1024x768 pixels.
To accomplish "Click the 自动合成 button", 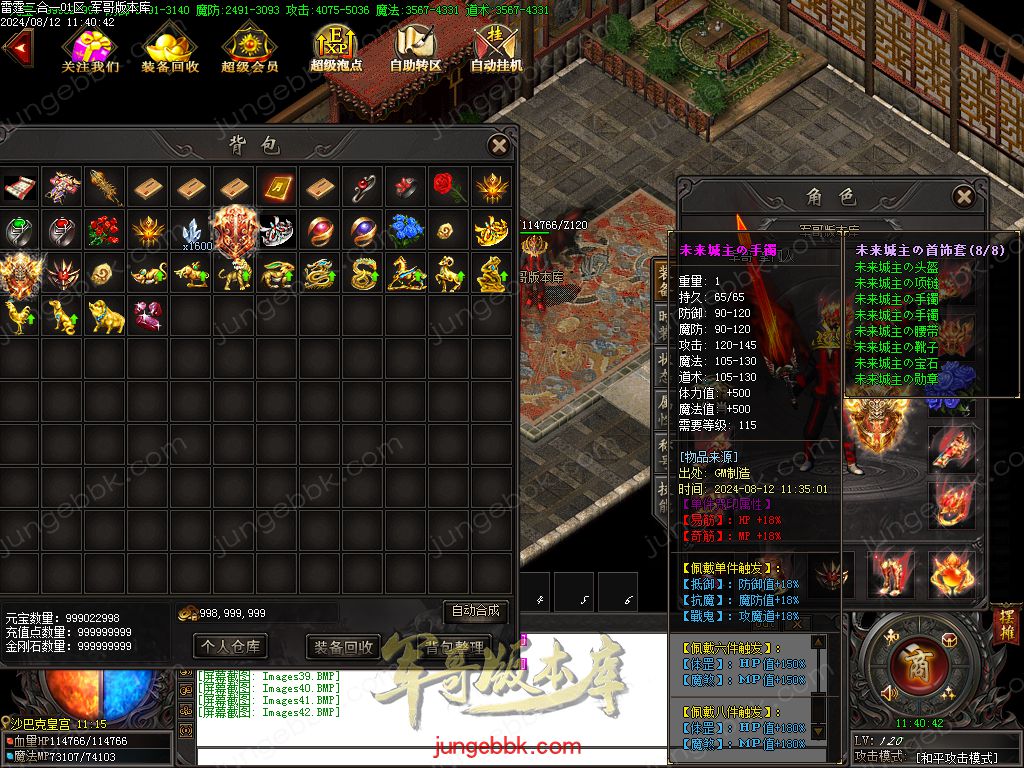I will (475, 611).
